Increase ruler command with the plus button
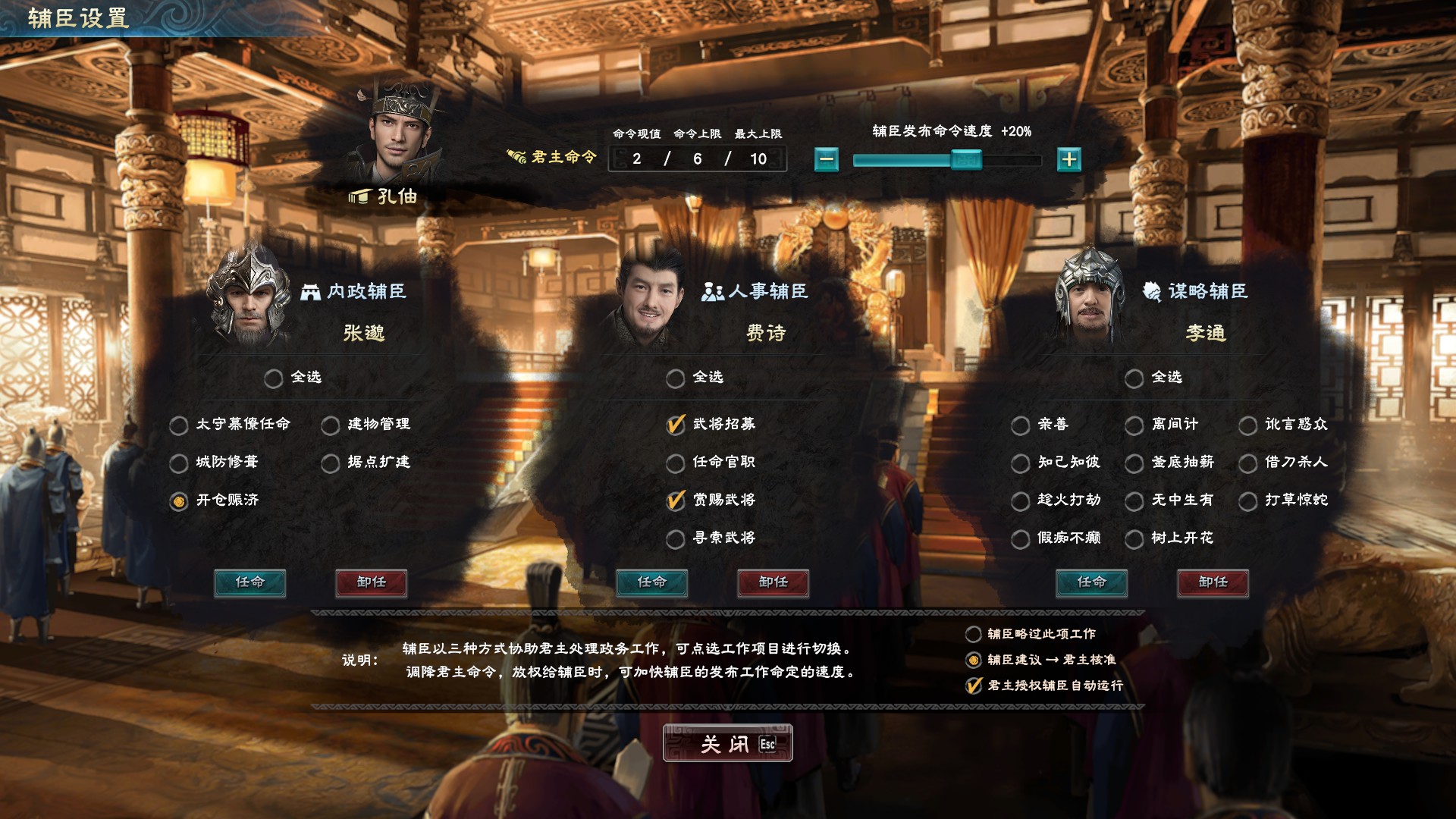The width and height of the screenshot is (1456, 819). click(x=1068, y=159)
